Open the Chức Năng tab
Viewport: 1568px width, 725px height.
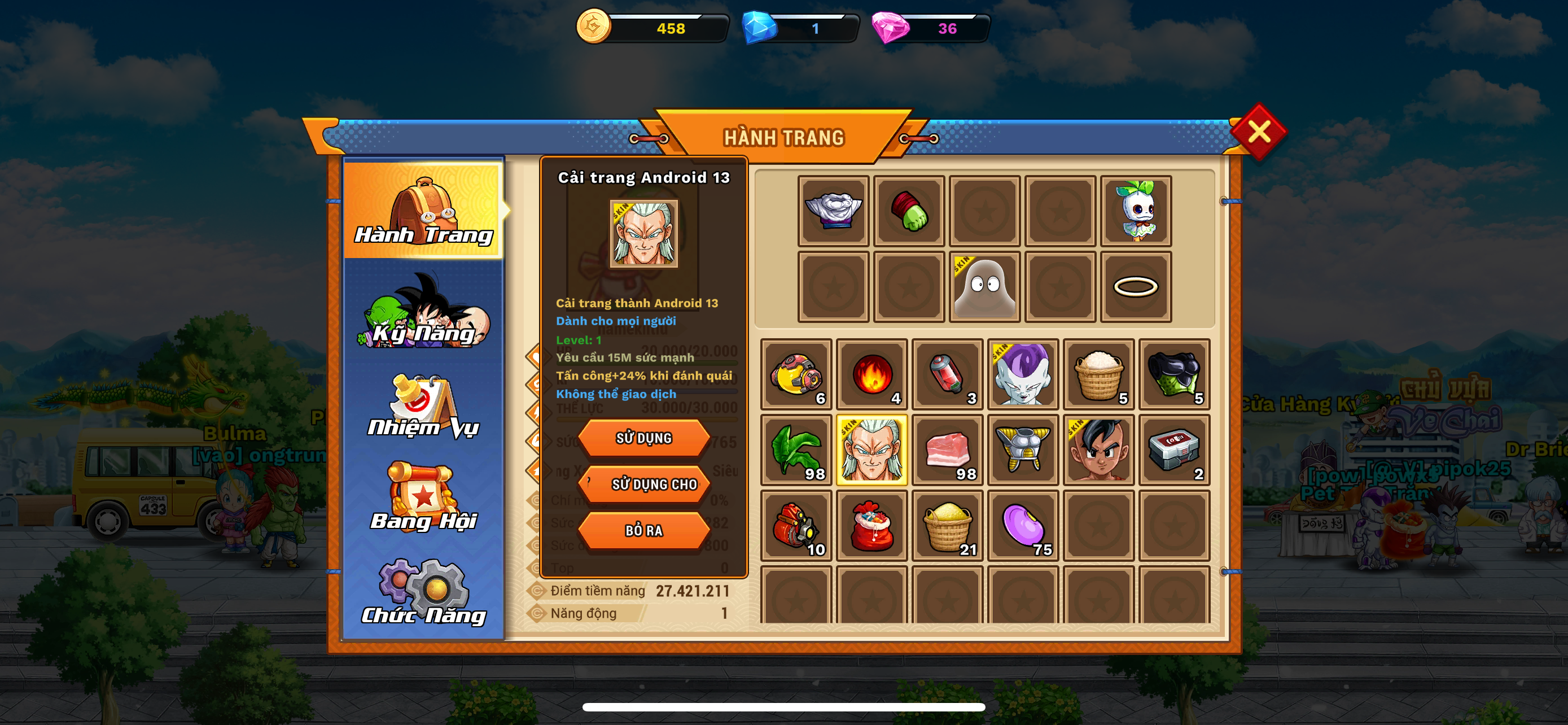(424, 592)
